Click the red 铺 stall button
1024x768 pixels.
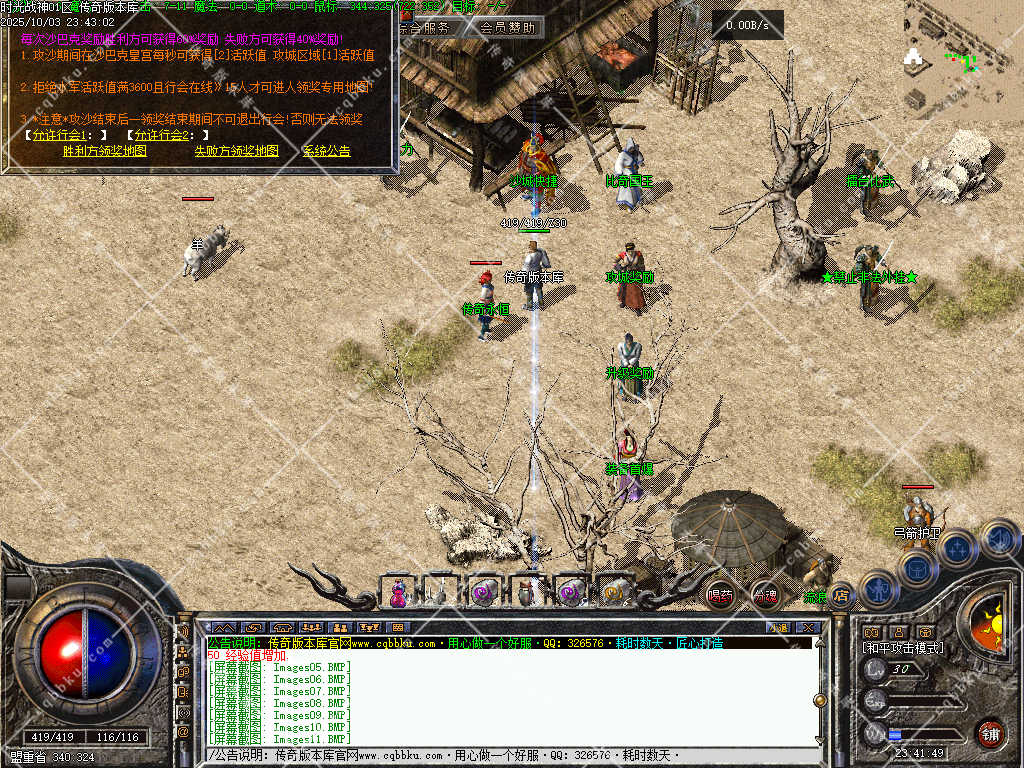pyautogui.click(x=990, y=732)
